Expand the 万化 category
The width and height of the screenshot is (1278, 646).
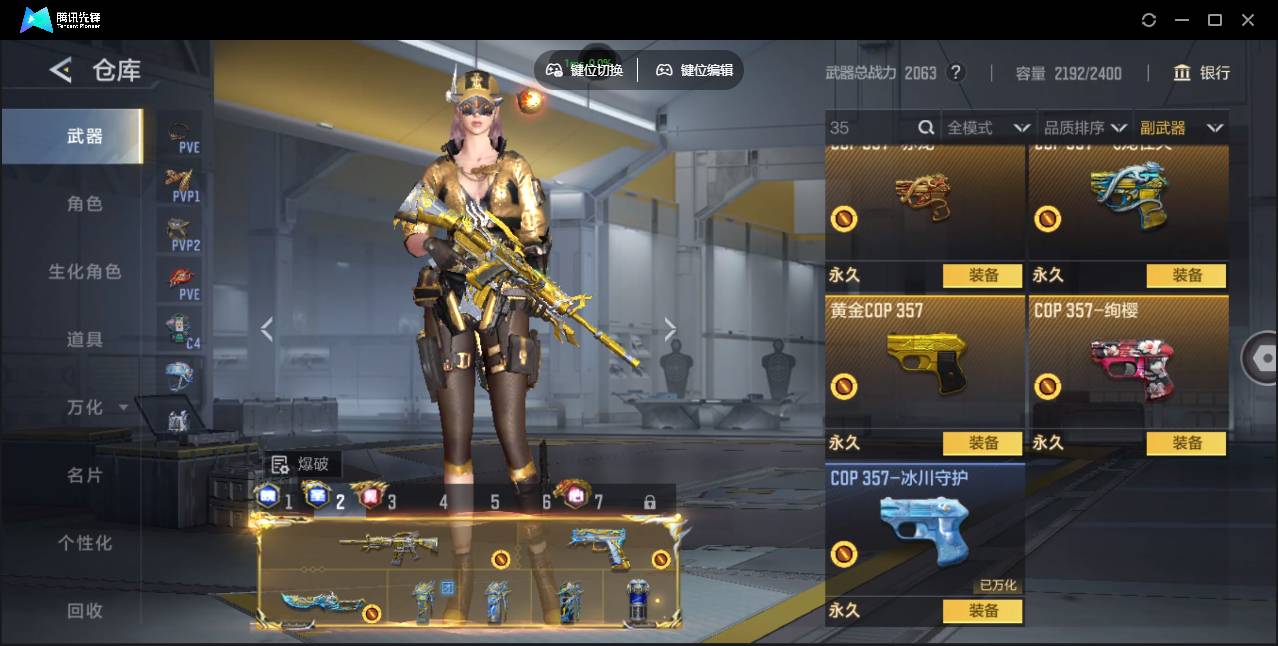(96, 408)
